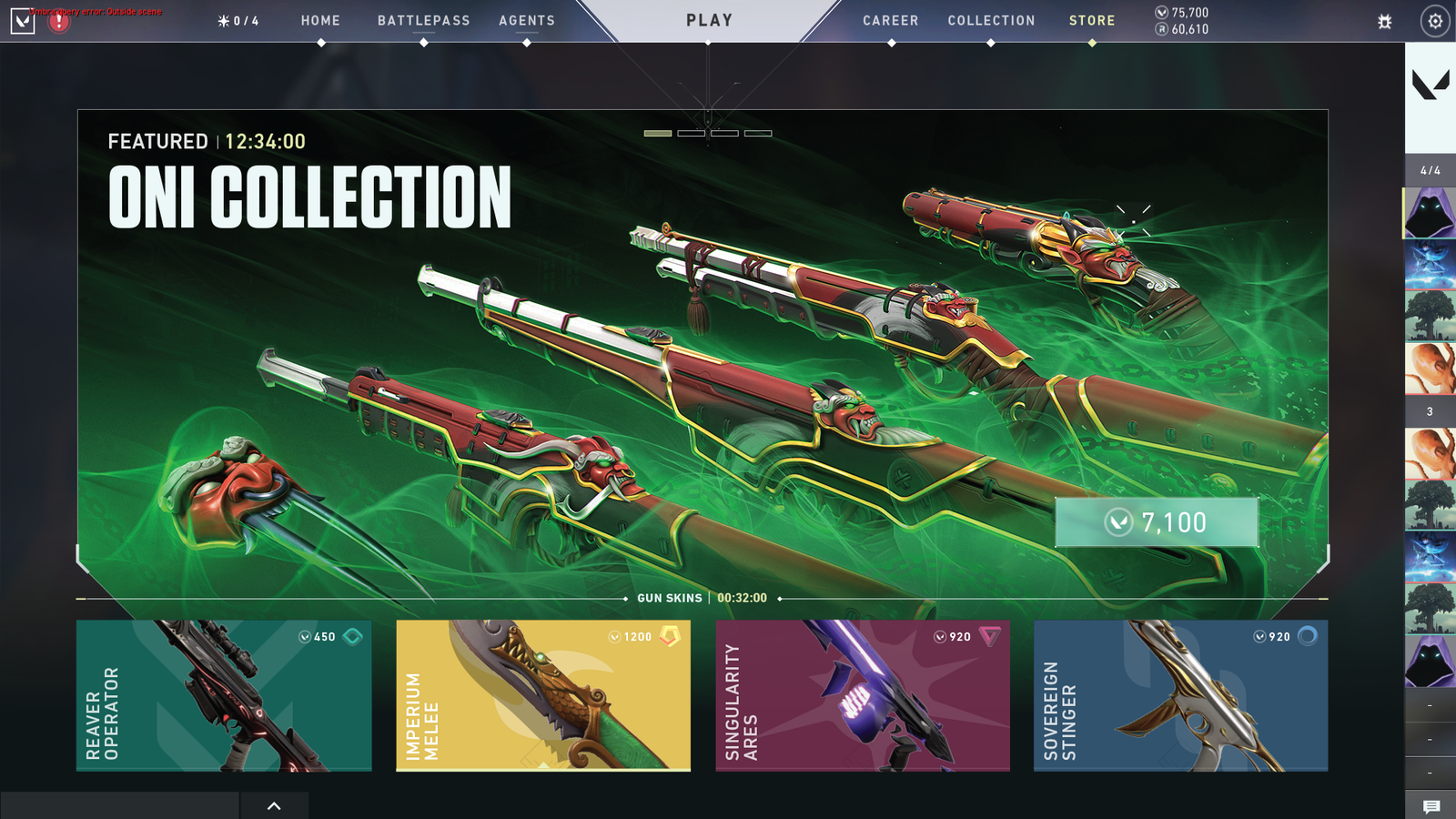This screenshot has width=1456, height=819.
Task: Click the Play button
Action: [709, 20]
